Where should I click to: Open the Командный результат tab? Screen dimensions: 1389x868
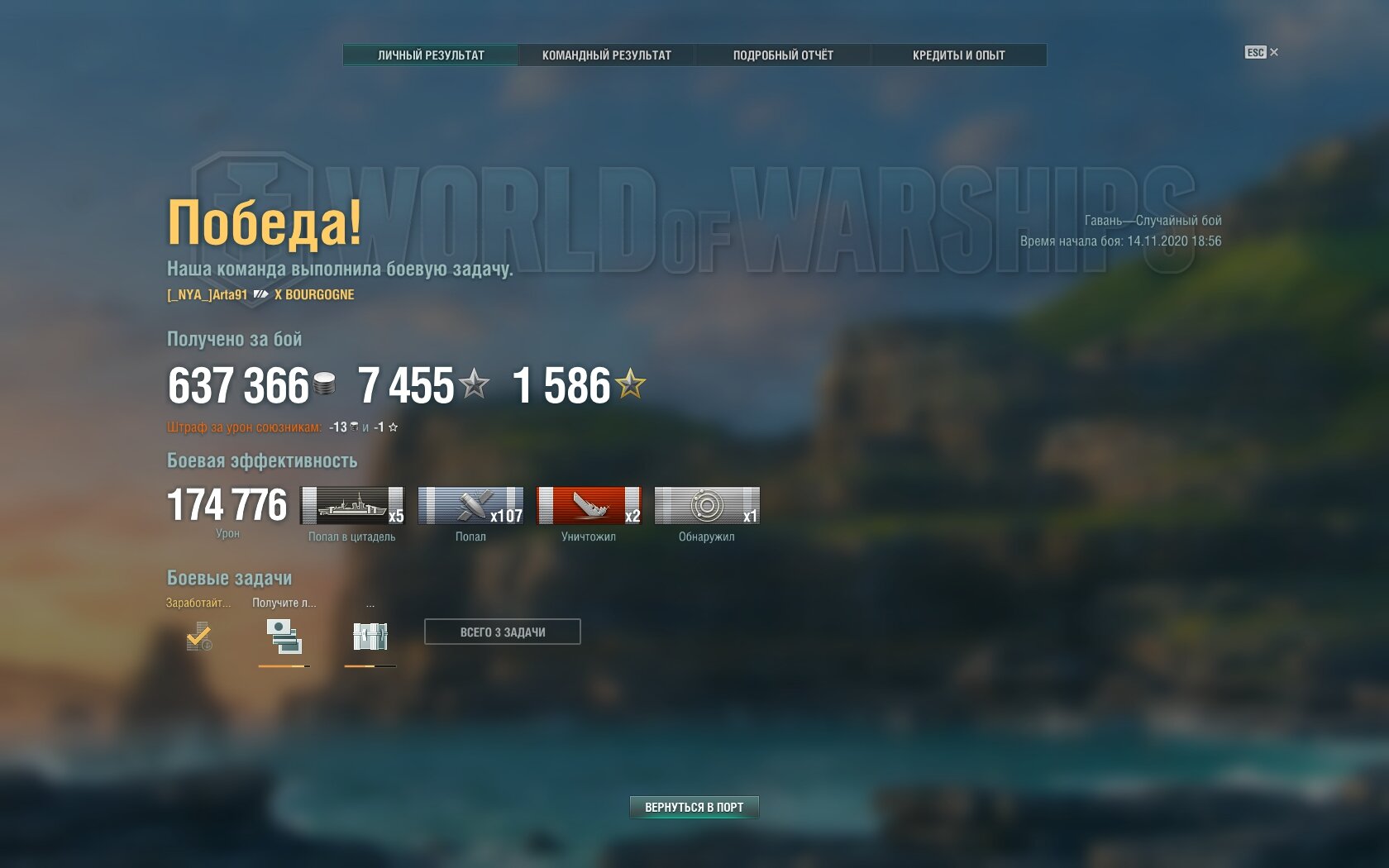(606, 55)
